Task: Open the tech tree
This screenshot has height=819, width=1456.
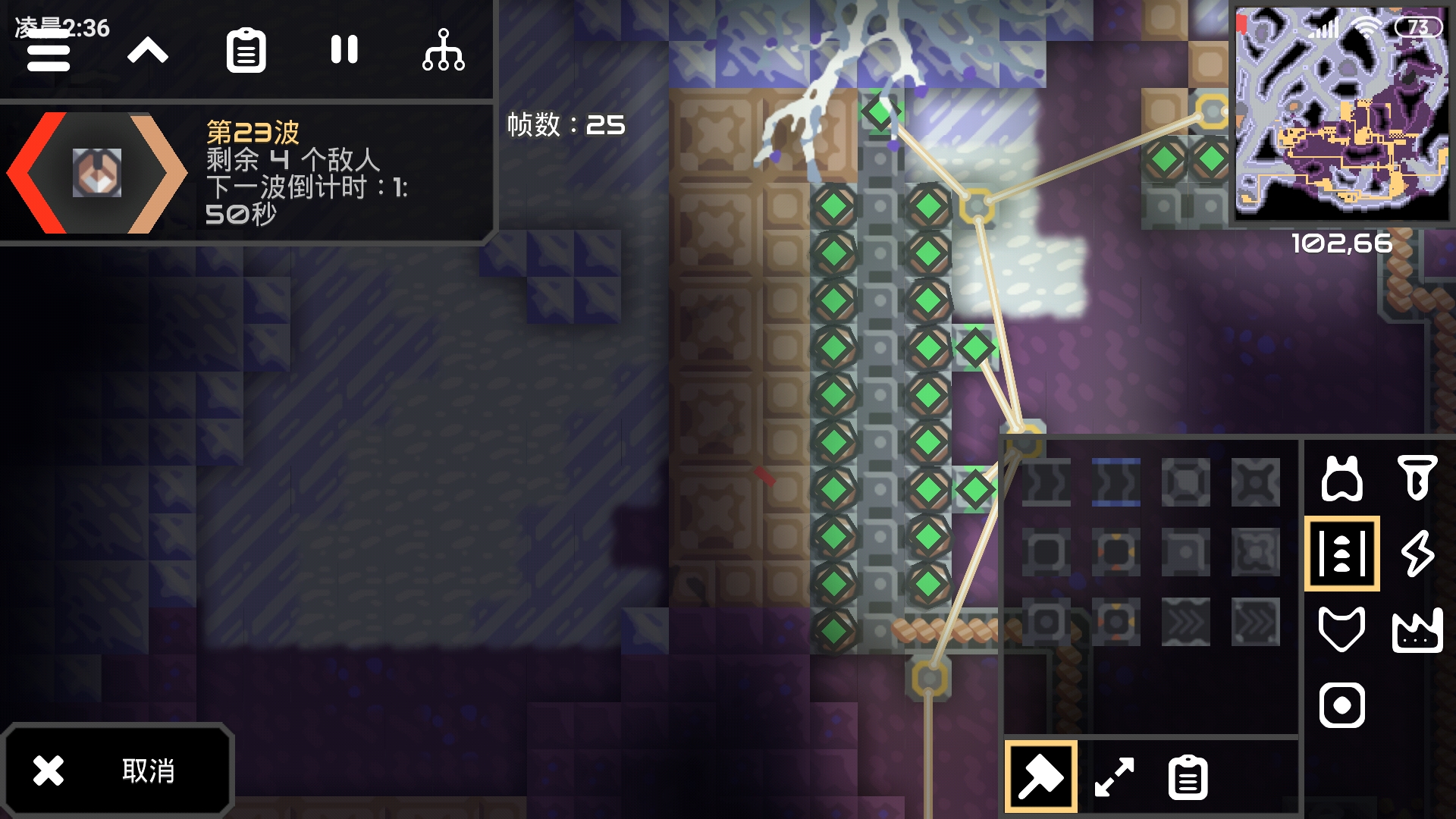Action: point(445,50)
